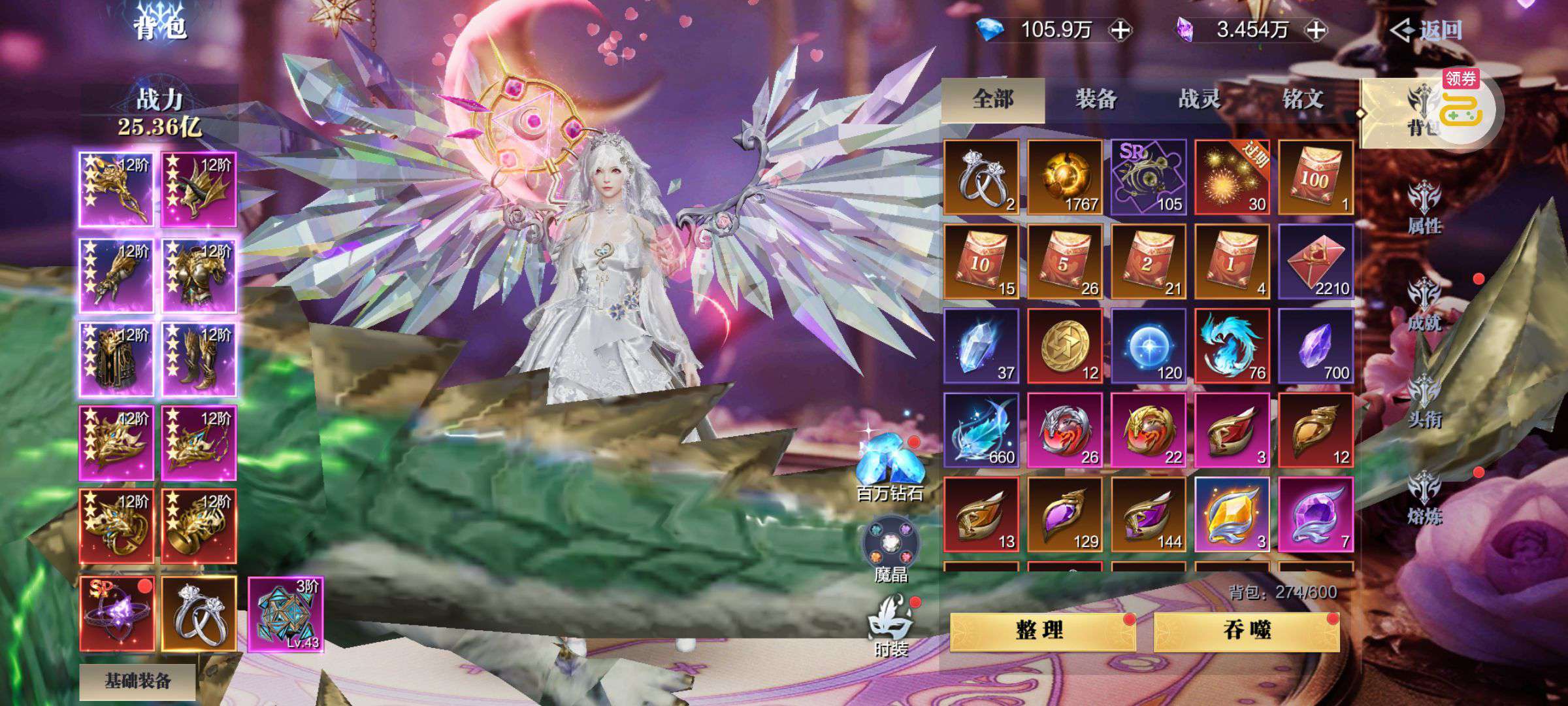Open the 熔炼 smelting menu
1568x706 pixels.
coord(1424,498)
